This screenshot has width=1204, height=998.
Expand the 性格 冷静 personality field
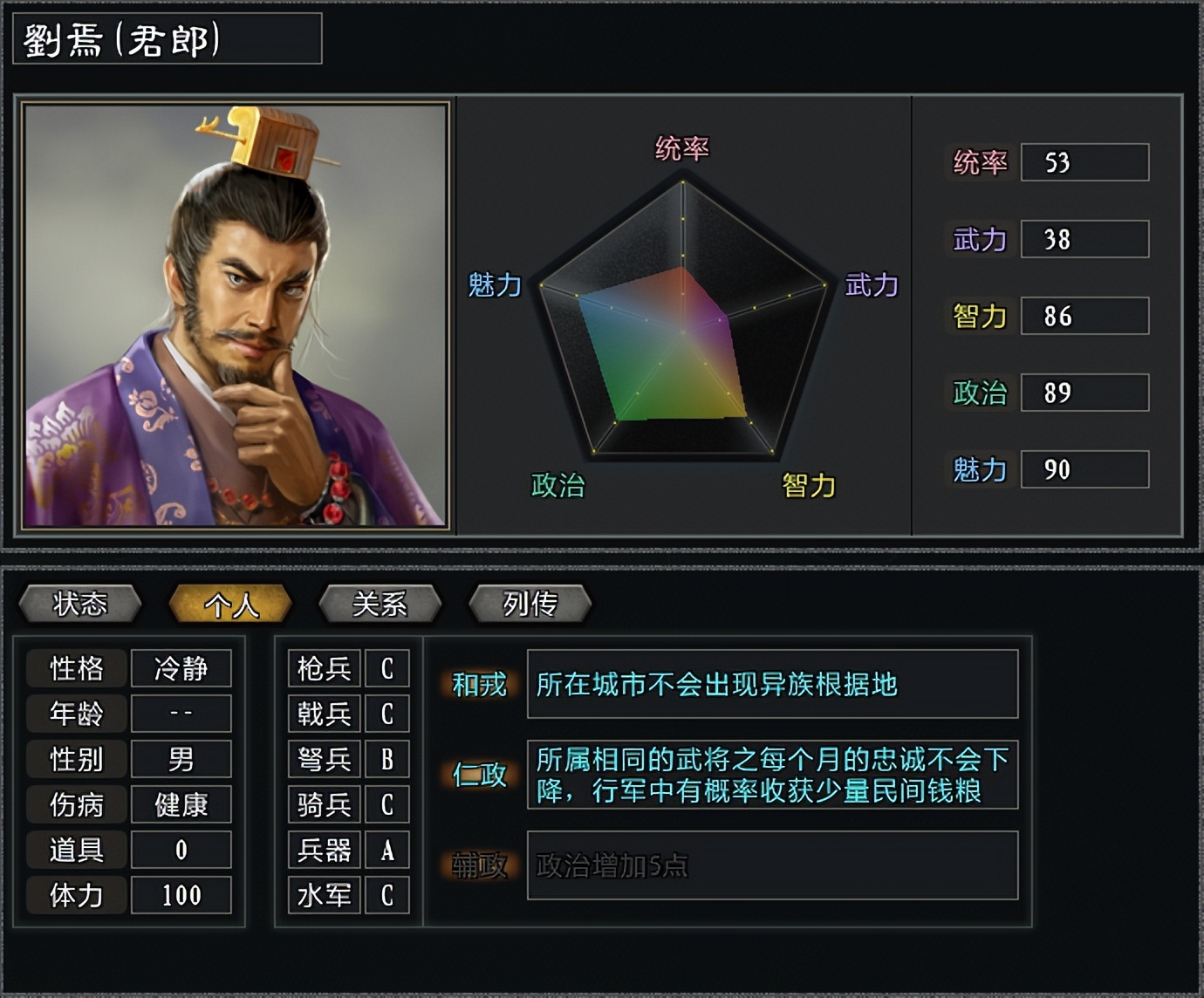[x=181, y=669]
